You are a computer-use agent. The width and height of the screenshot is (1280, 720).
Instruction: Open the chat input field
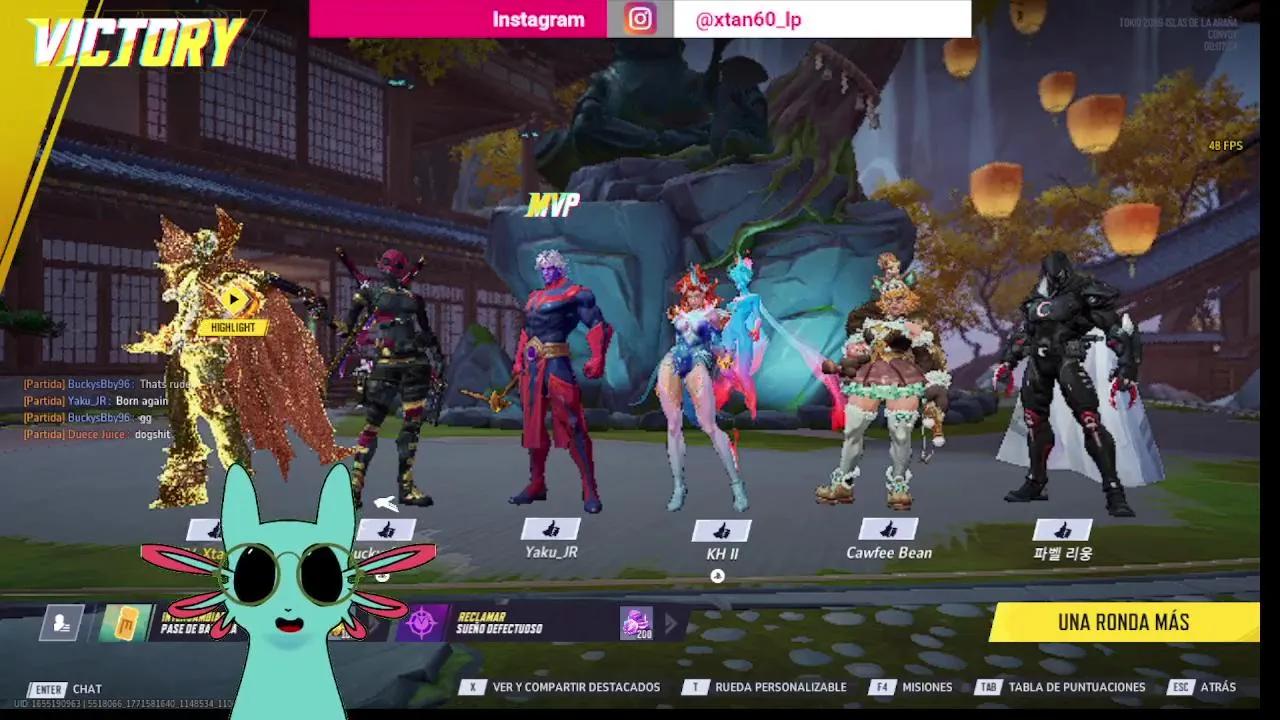(x=85, y=687)
